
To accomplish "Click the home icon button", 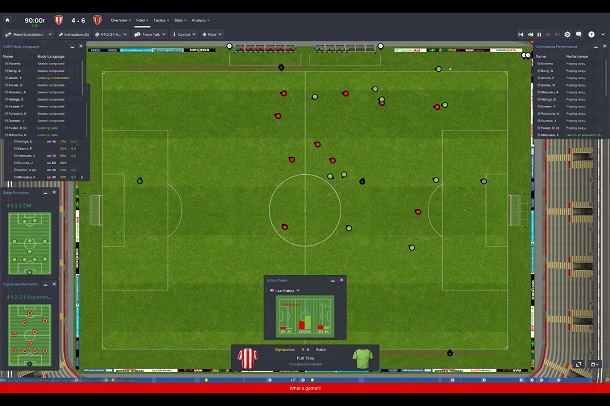I will tap(8, 20).
